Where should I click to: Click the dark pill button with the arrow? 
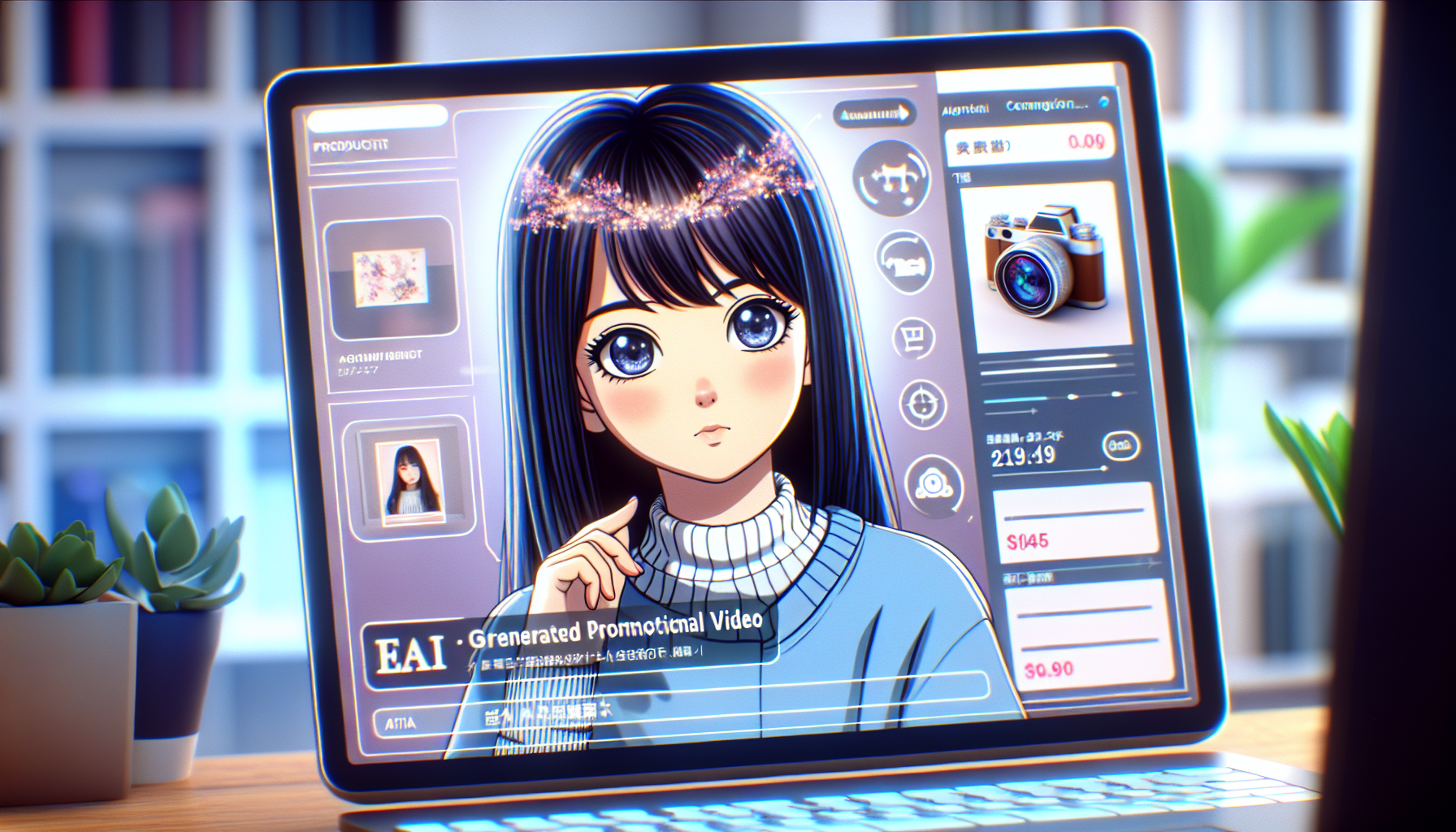tap(873, 114)
